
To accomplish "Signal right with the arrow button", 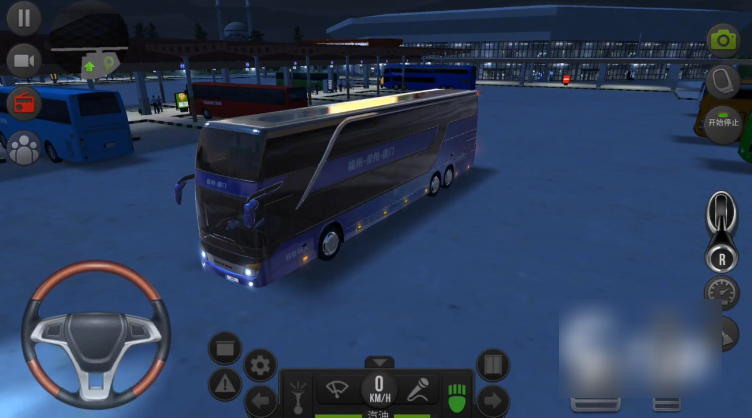I will click(x=492, y=401).
